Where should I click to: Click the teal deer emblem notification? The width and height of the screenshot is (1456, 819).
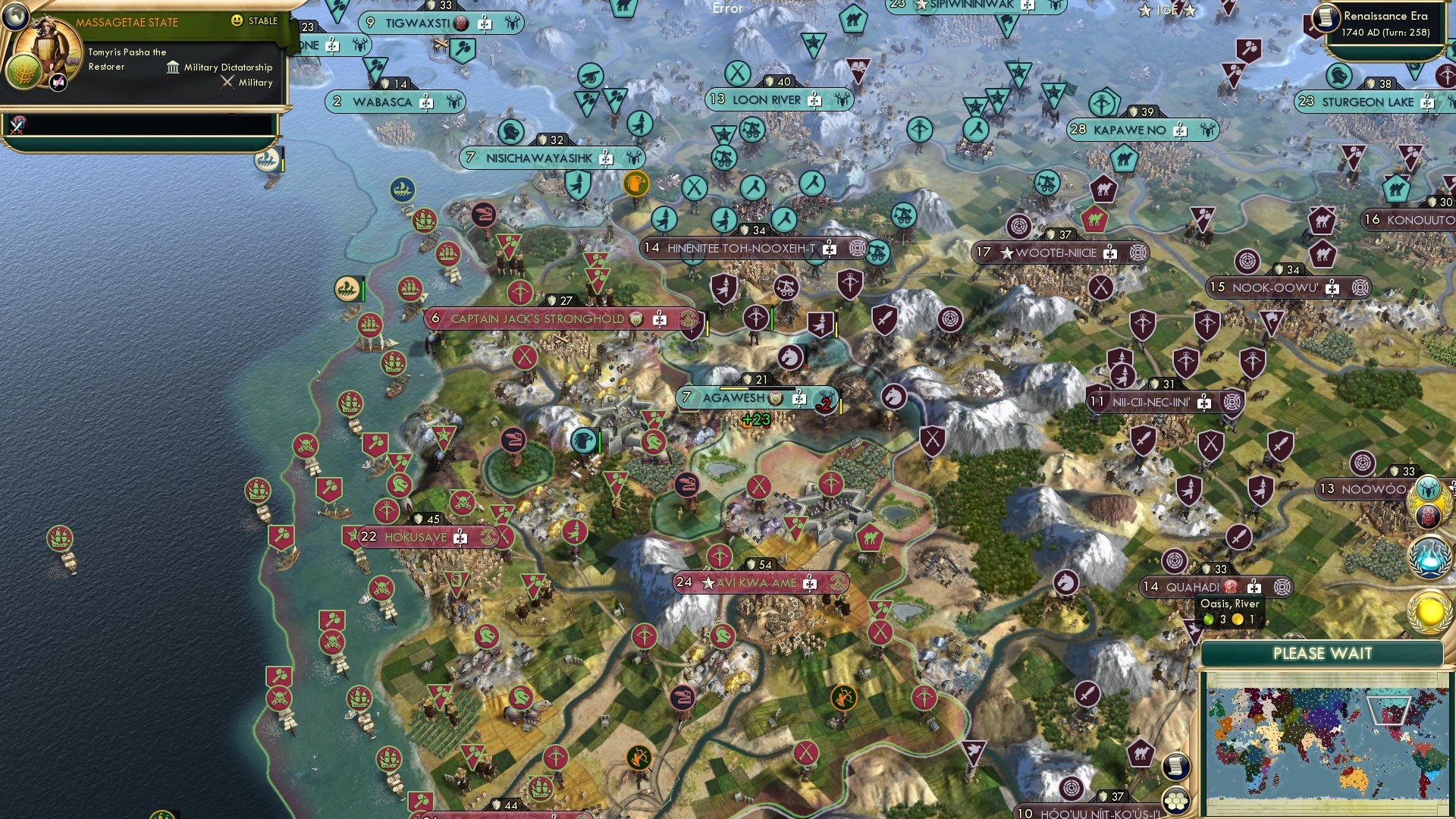1428,488
